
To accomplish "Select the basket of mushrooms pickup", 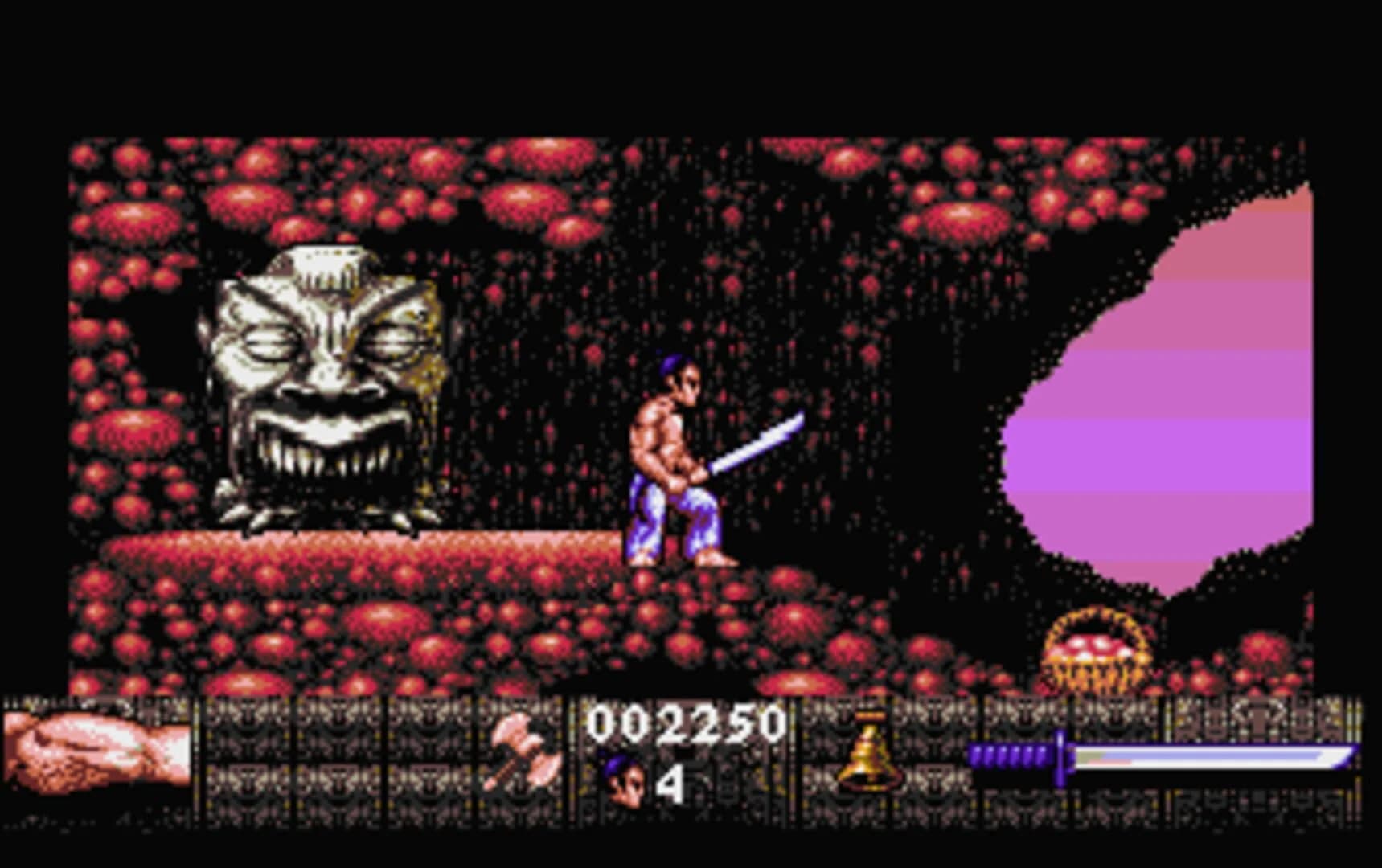I will point(1093,651).
